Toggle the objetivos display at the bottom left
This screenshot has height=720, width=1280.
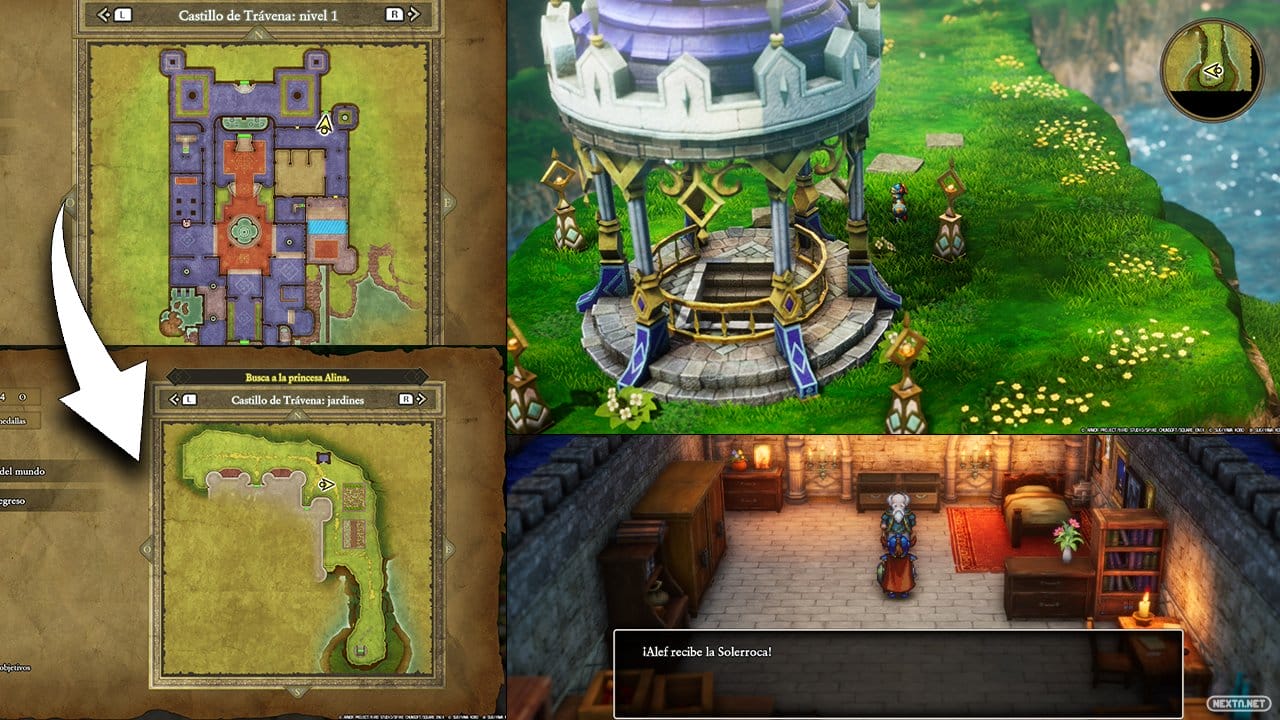click(14, 667)
